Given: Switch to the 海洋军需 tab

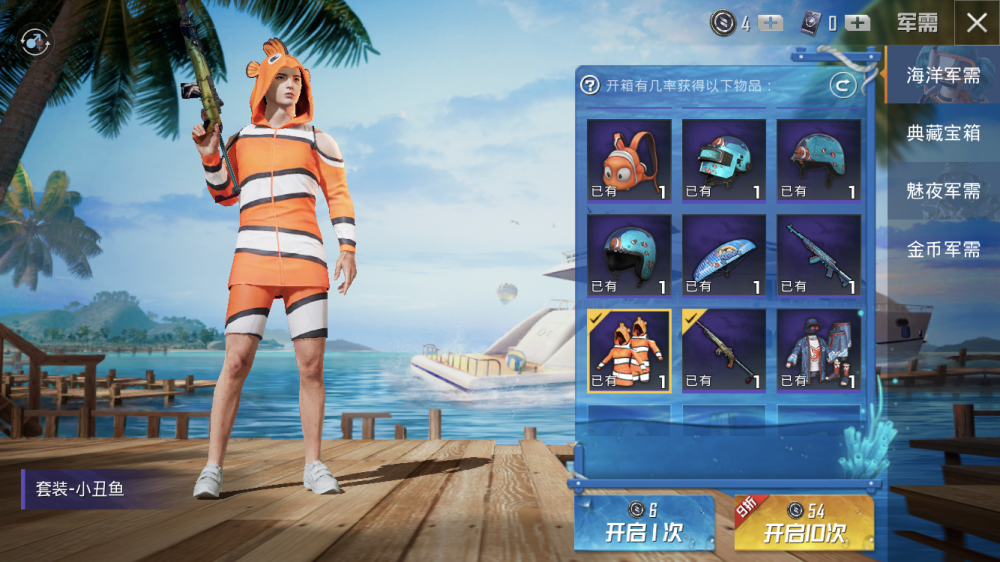Looking at the screenshot, I should pyautogui.click(x=942, y=75).
